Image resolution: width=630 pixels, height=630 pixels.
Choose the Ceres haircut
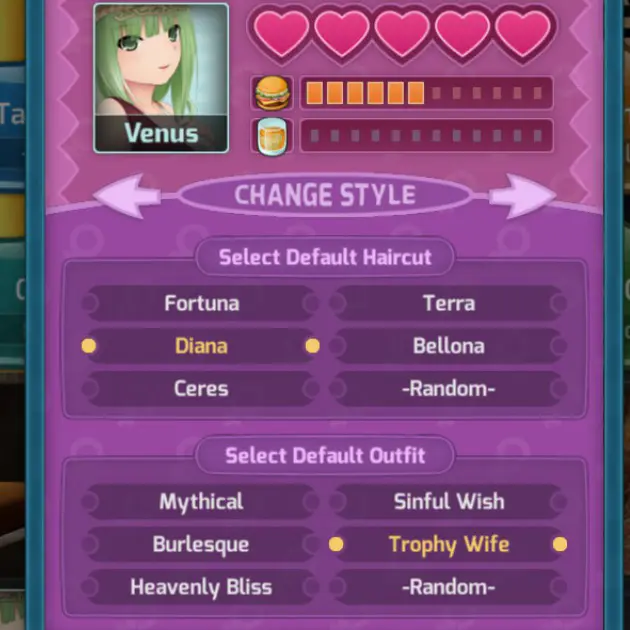tap(201, 388)
